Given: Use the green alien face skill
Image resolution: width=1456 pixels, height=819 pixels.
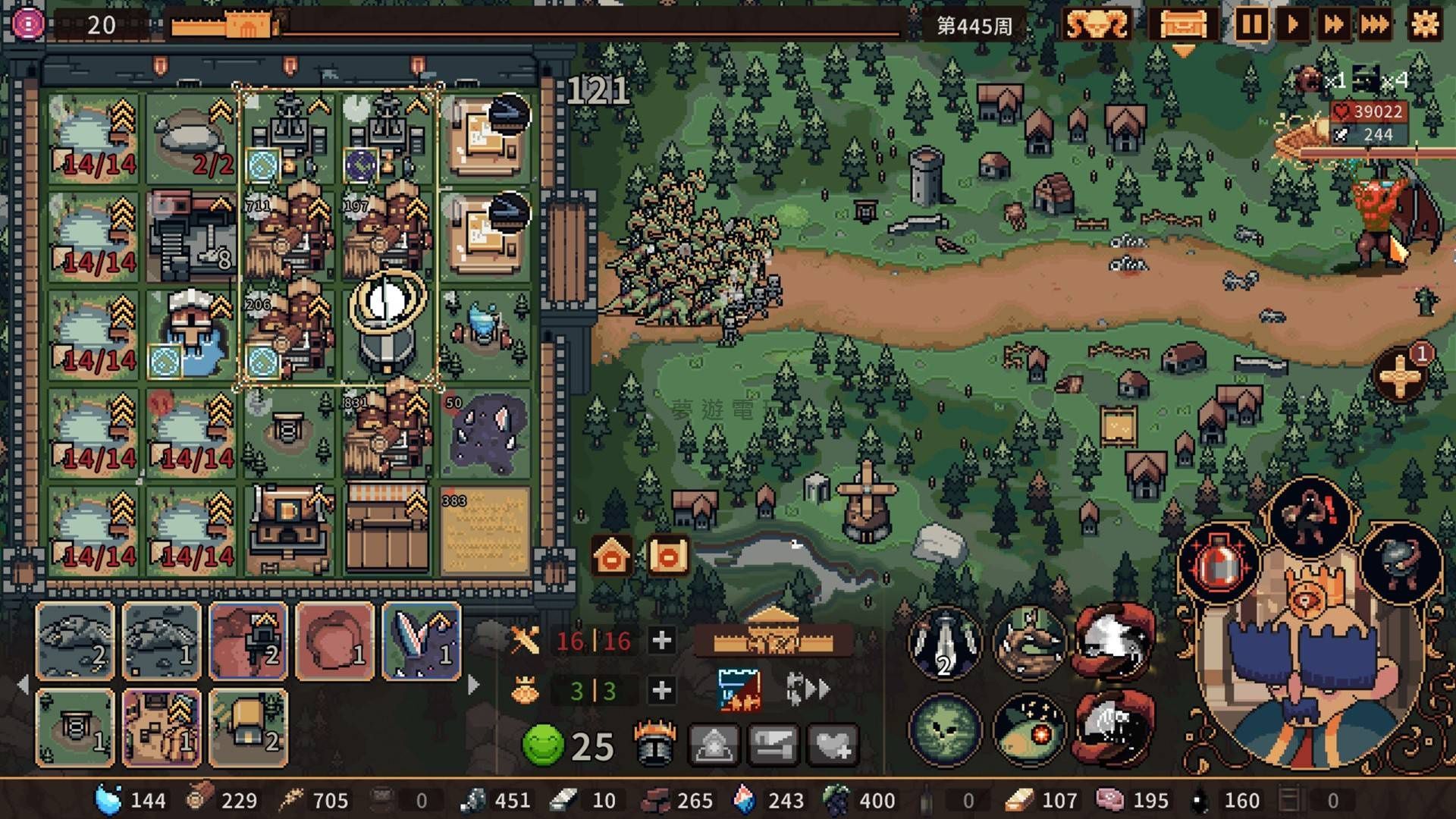Looking at the screenshot, I should tap(945, 730).
